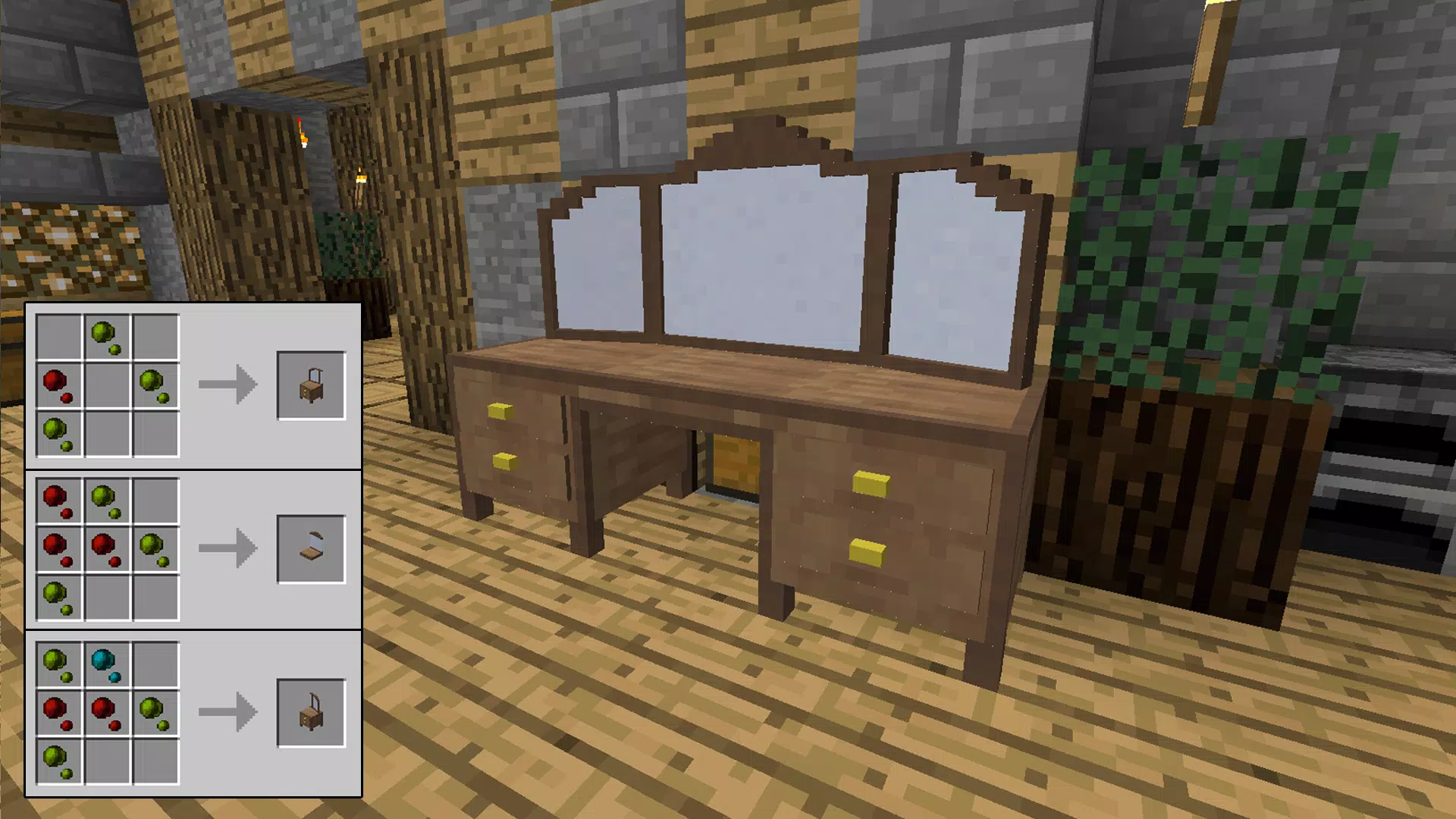Click the makeup compact result in the middle recipe

pyautogui.click(x=311, y=548)
